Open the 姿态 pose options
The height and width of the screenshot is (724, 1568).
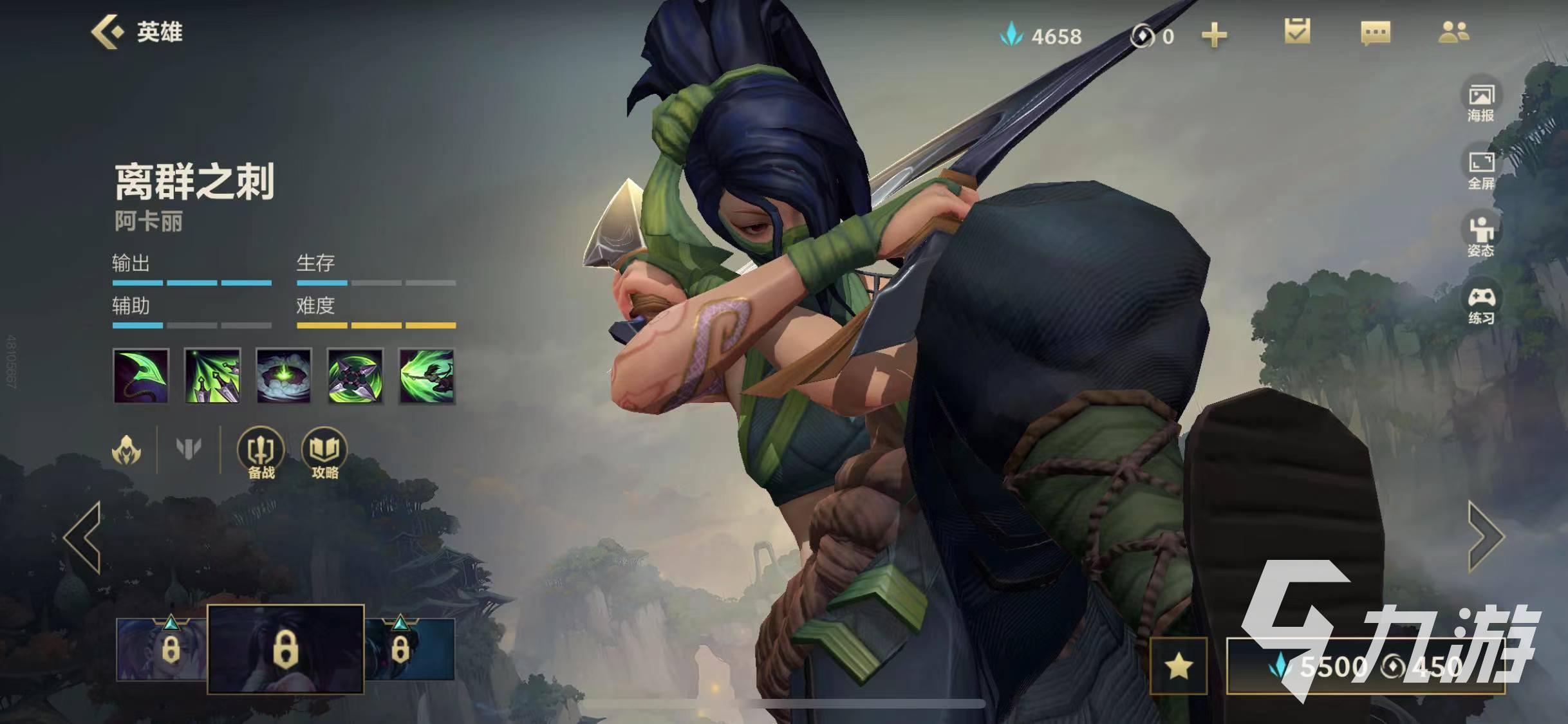tap(1480, 236)
